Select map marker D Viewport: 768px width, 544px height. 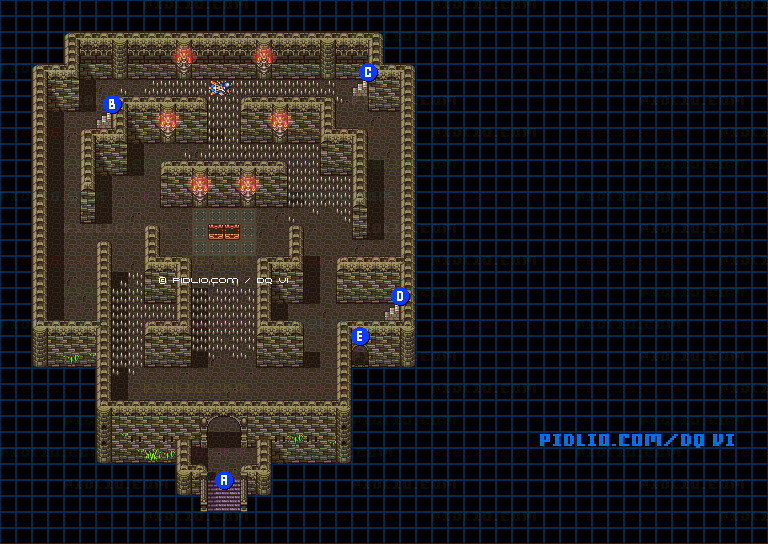(x=400, y=296)
